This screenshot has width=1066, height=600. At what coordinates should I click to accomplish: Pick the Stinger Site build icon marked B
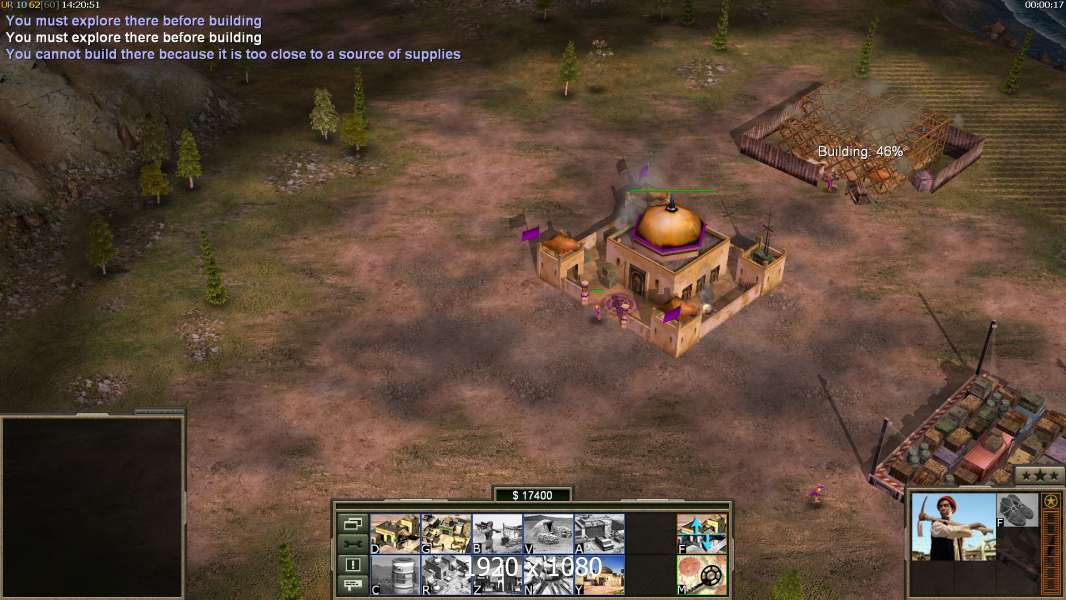[x=497, y=533]
